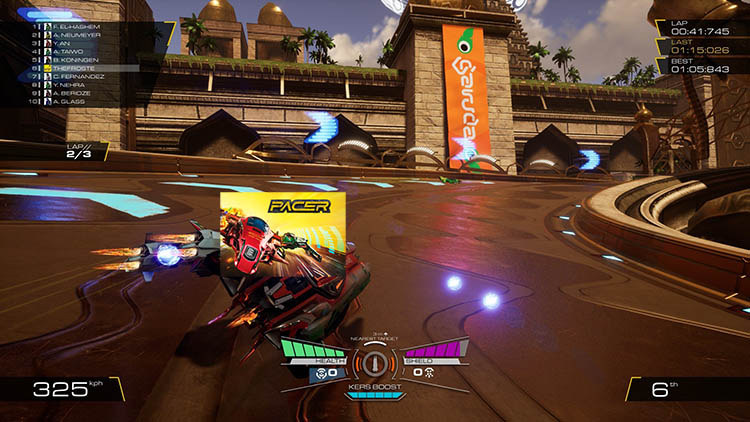This screenshot has height=422, width=750.
Task: Click the highlighted TheFroste player row
Action: coord(66,68)
